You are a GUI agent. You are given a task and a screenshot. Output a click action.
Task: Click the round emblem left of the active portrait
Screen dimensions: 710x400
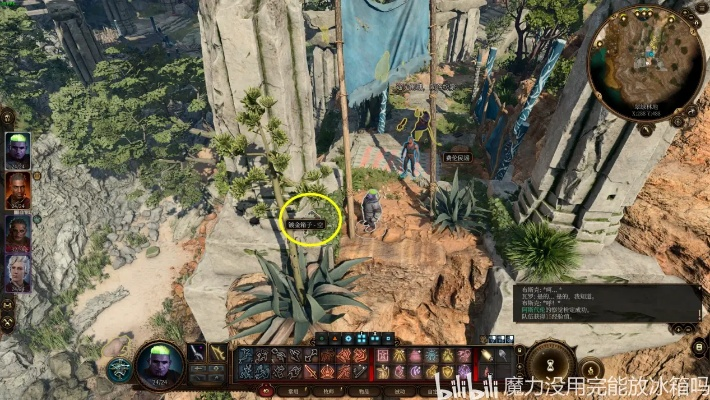click(119, 370)
